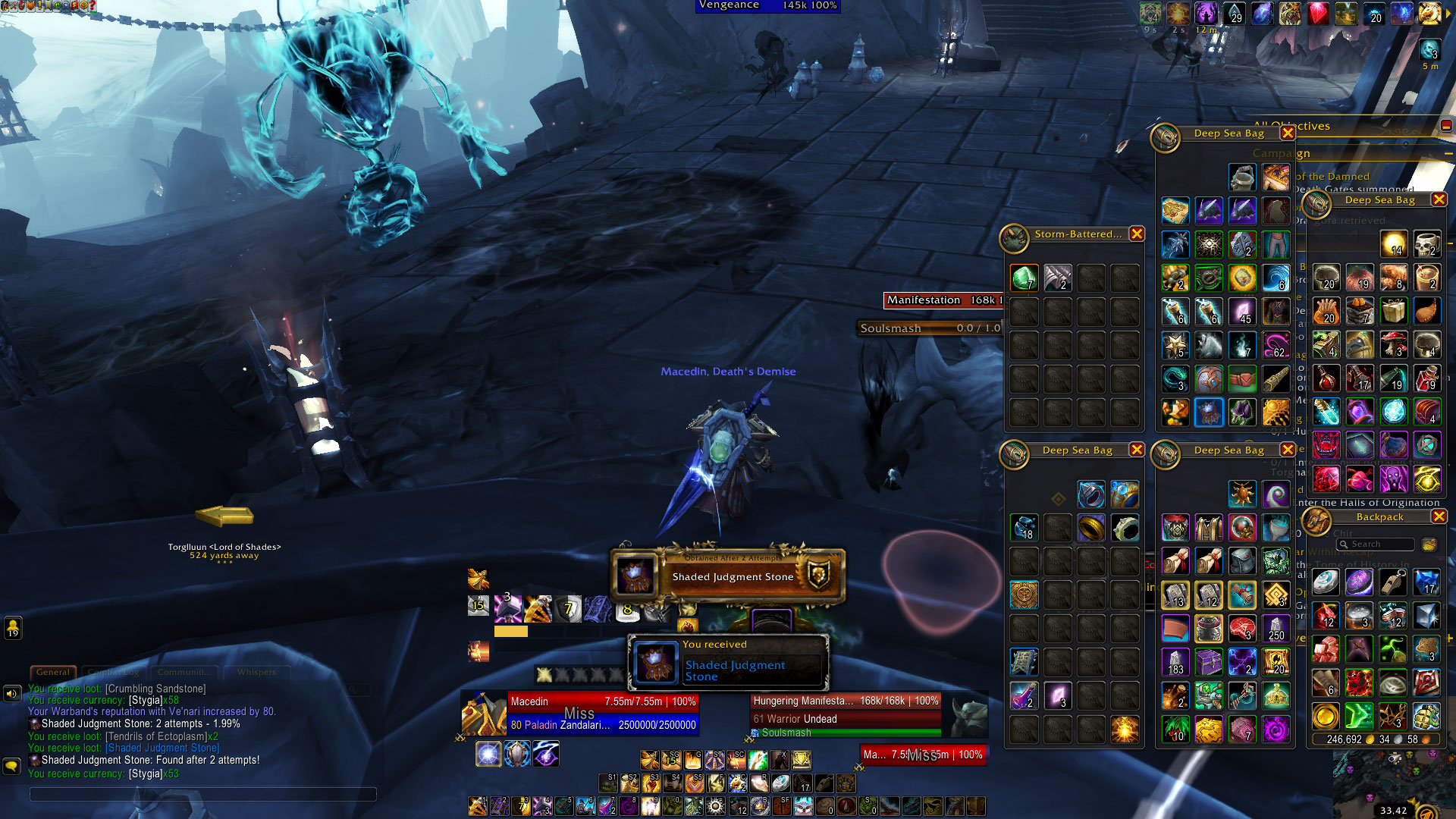Open the Whispers chat tab

[256, 672]
